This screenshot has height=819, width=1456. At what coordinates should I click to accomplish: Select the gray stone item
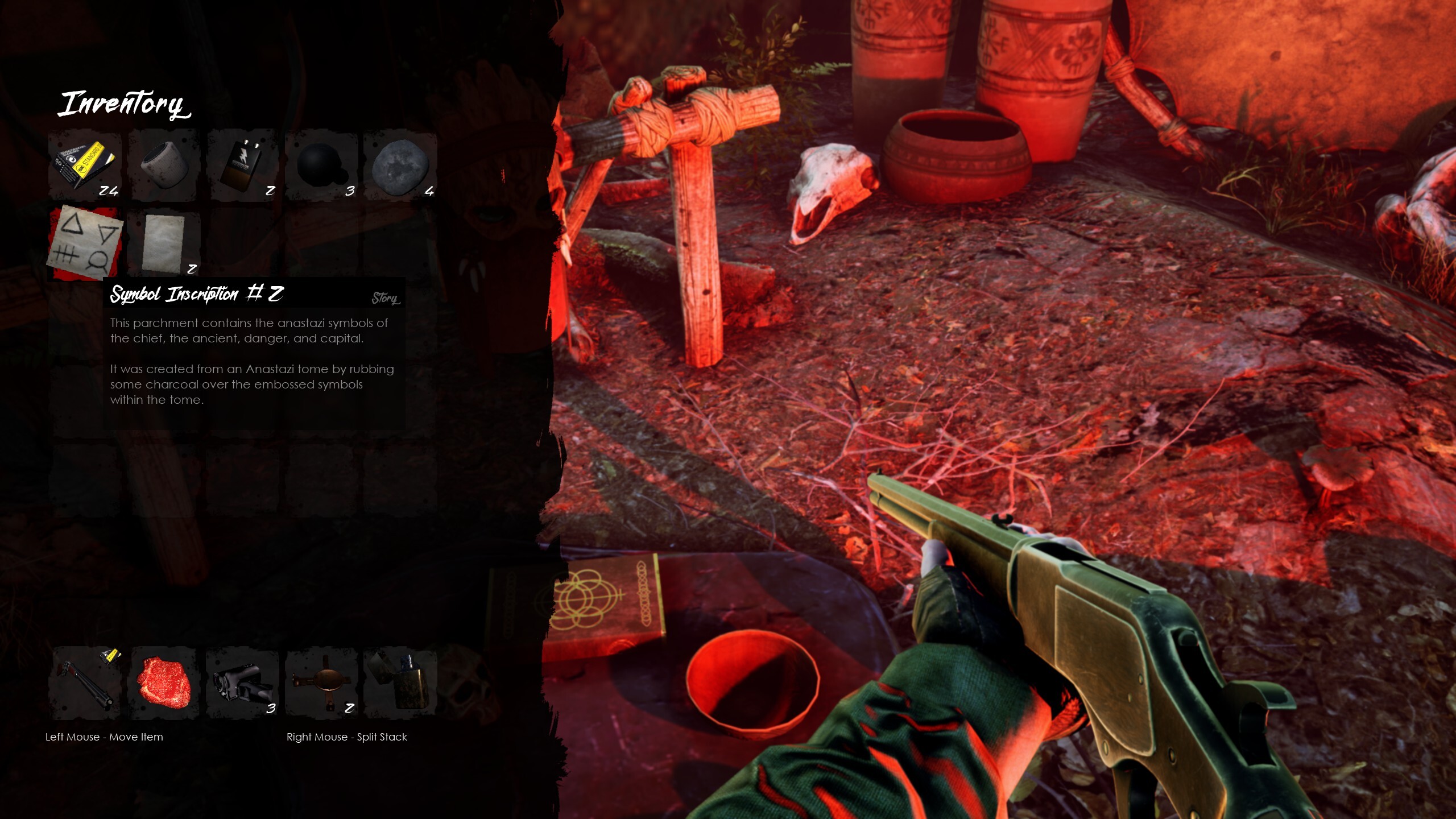pyautogui.click(x=400, y=165)
